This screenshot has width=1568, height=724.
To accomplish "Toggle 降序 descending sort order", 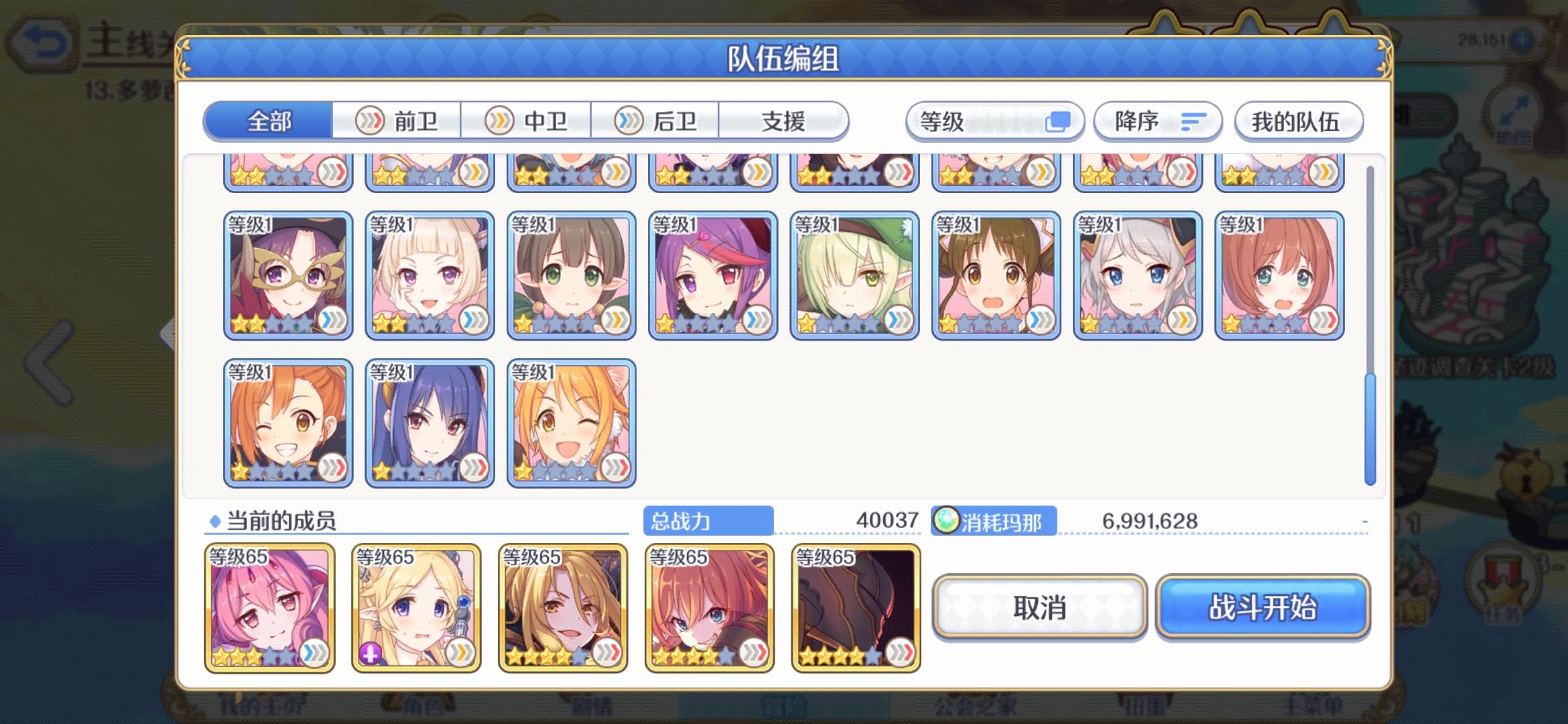I will (1158, 121).
